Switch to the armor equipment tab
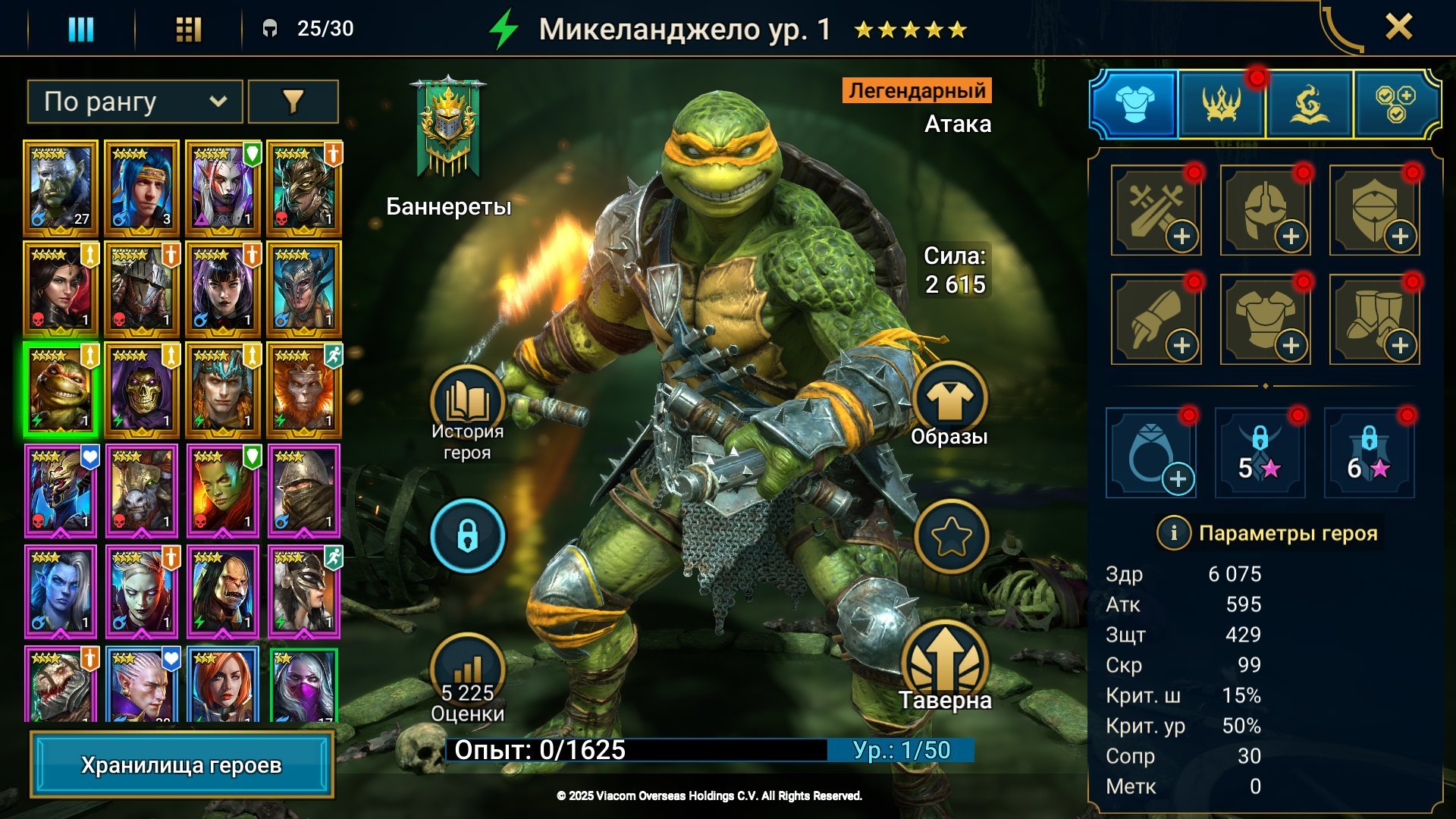 1134,104
